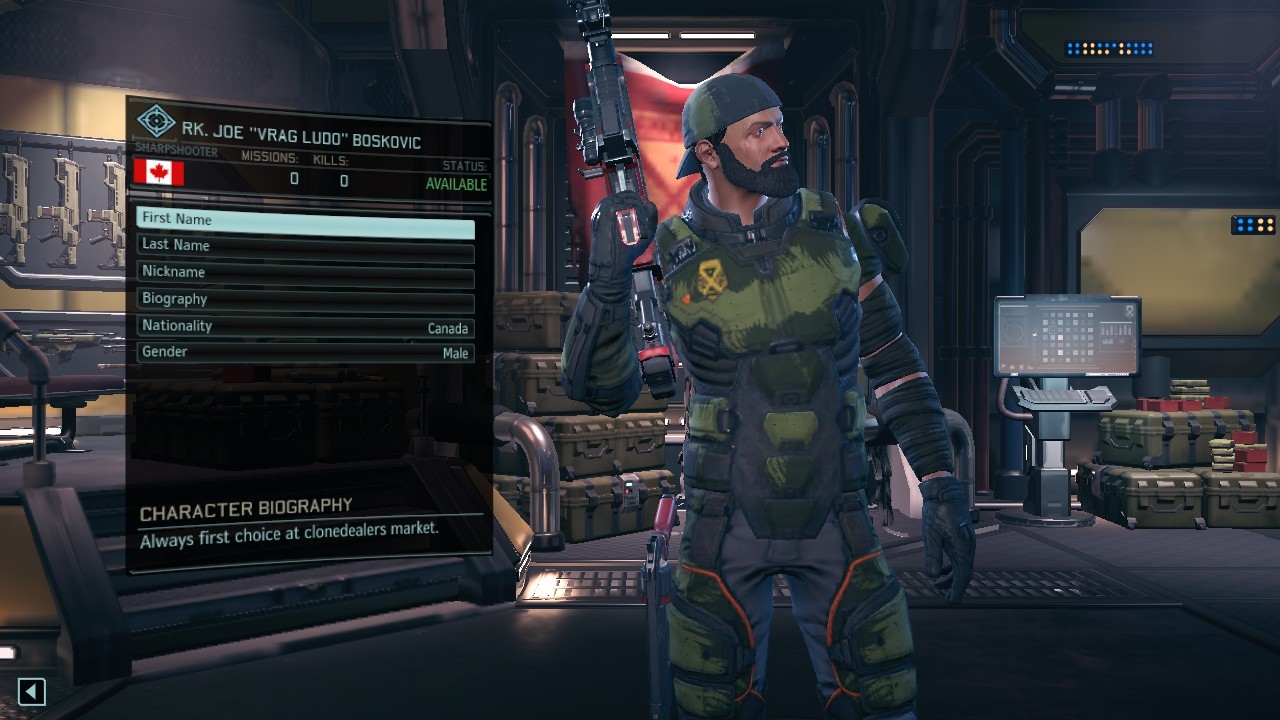This screenshot has width=1280, height=720.
Task: Change Nationality from Canada
Action: pos(305,327)
